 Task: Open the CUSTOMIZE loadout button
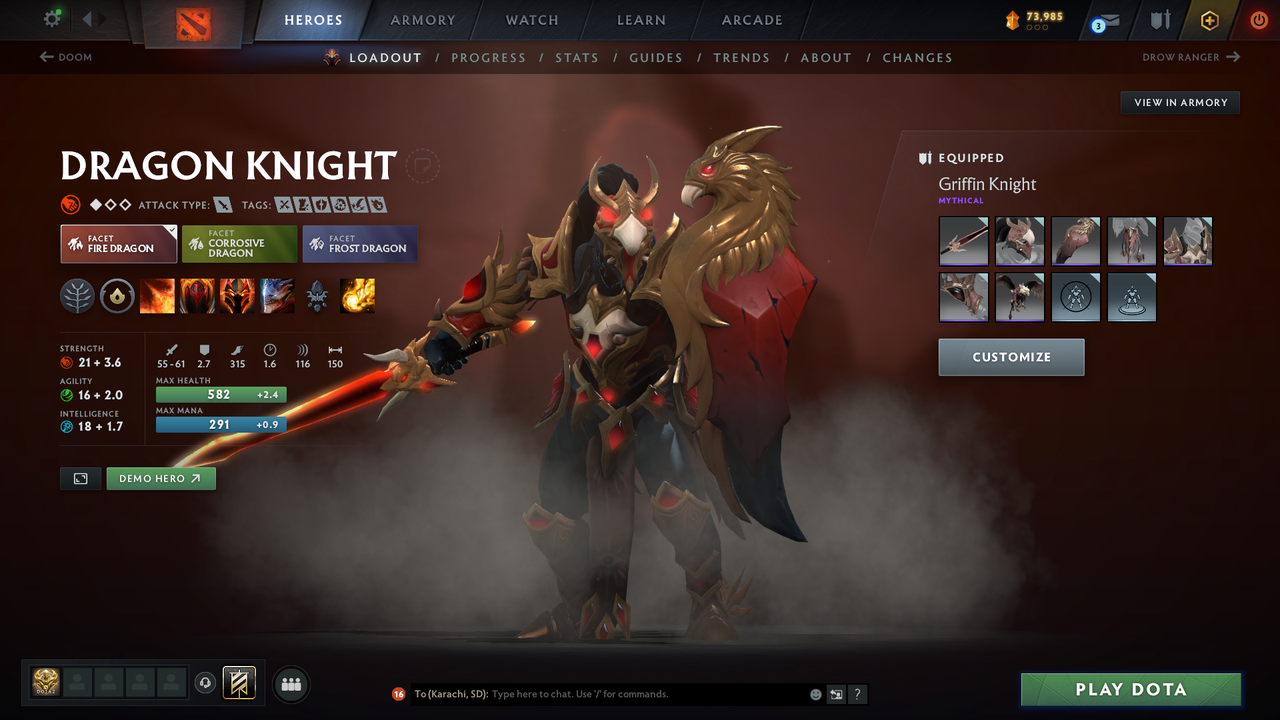tap(1011, 357)
